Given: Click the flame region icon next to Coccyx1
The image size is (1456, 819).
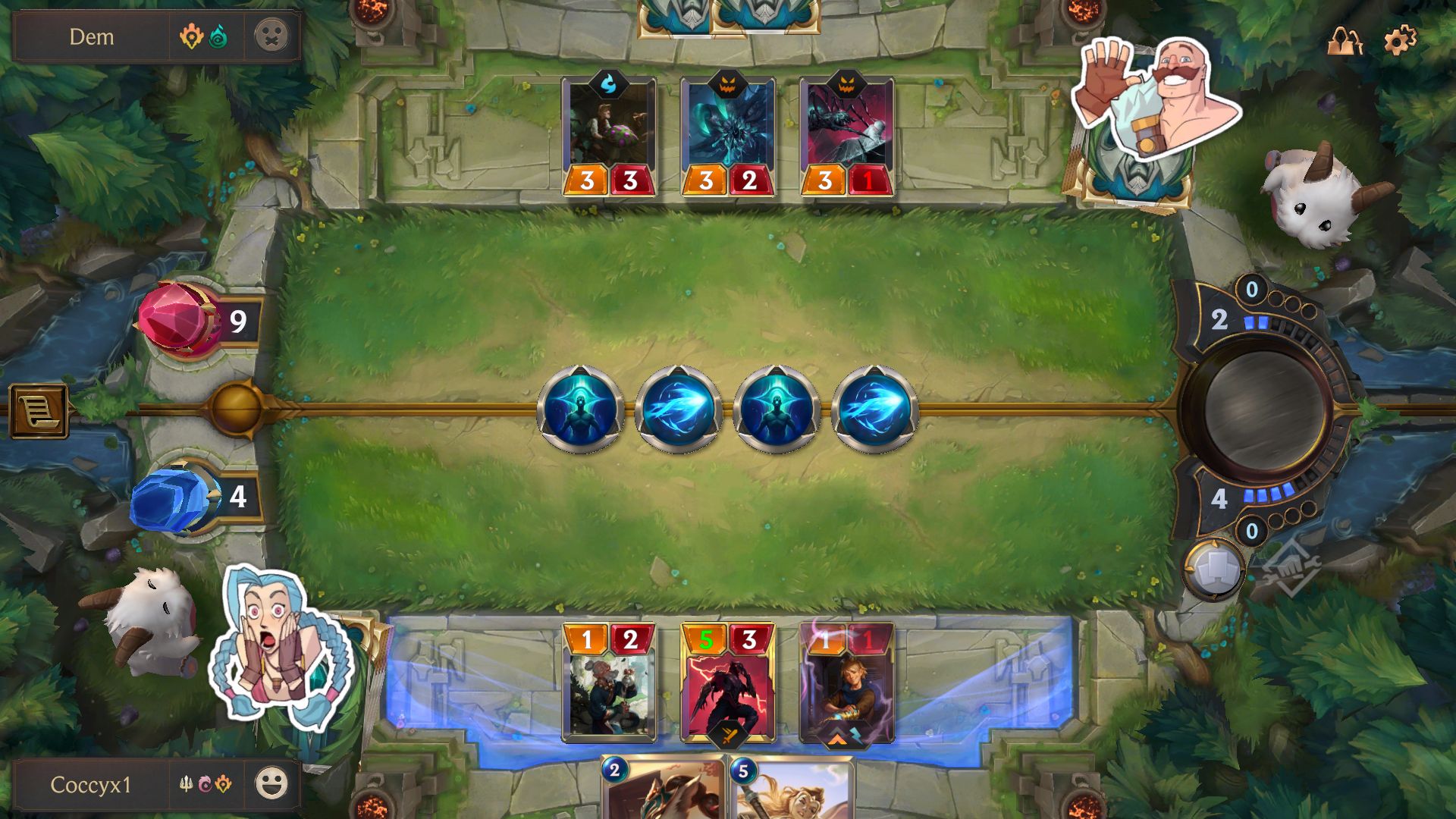Looking at the screenshot, I should pyautogui.click(x=223, y=784).
